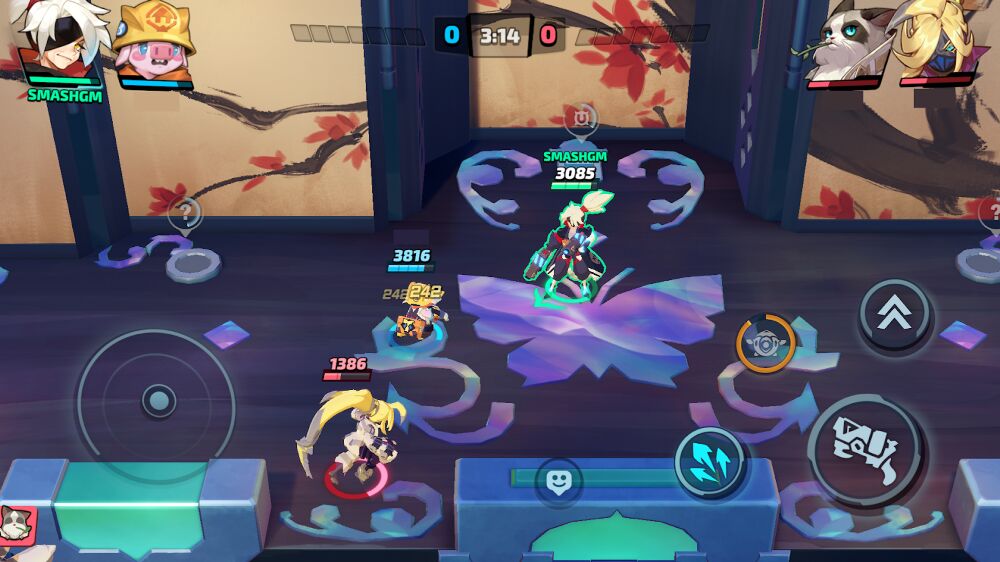Tap the small cat avatar icon

tap(17, 523)
